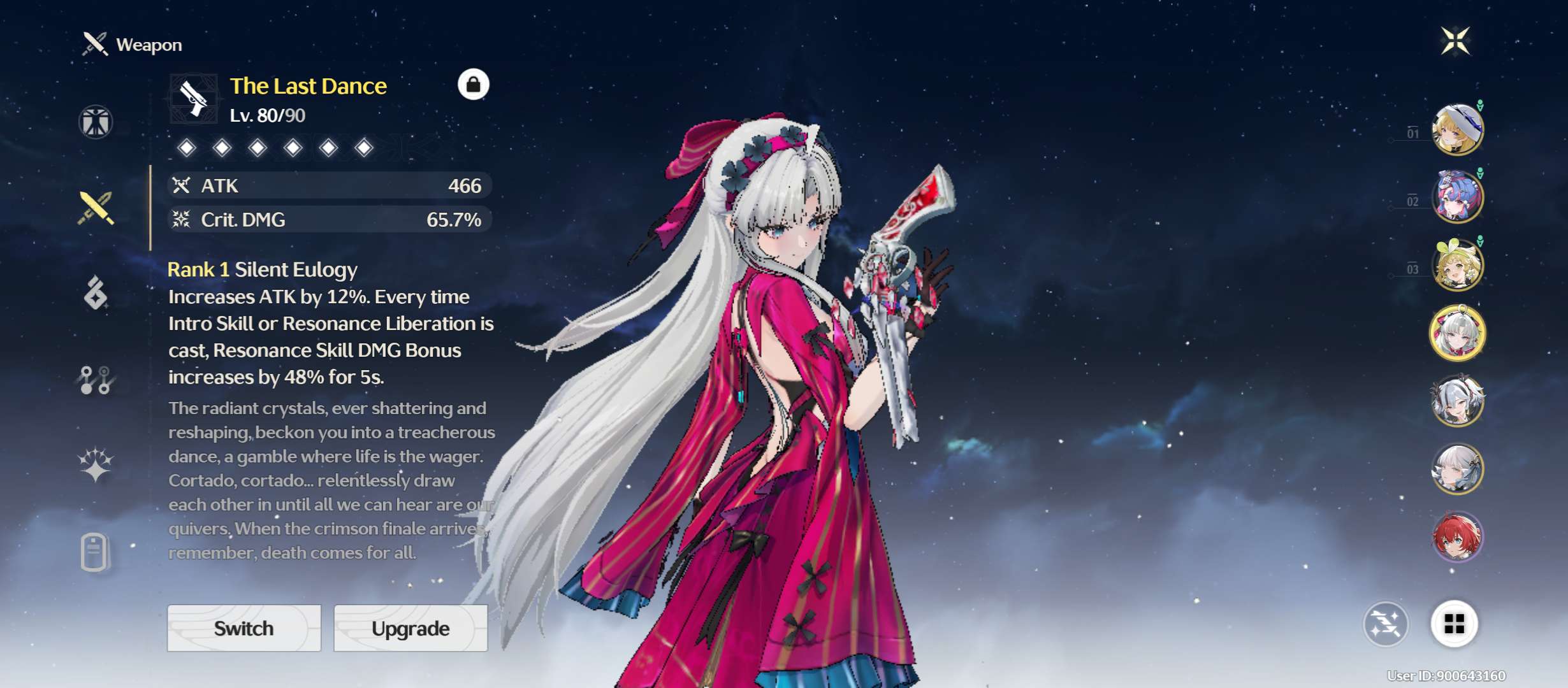Viewport: 1568px width, 688px height.
Task: Select the highlighted silver-haired character portrait
Action: click(1458, 333)
